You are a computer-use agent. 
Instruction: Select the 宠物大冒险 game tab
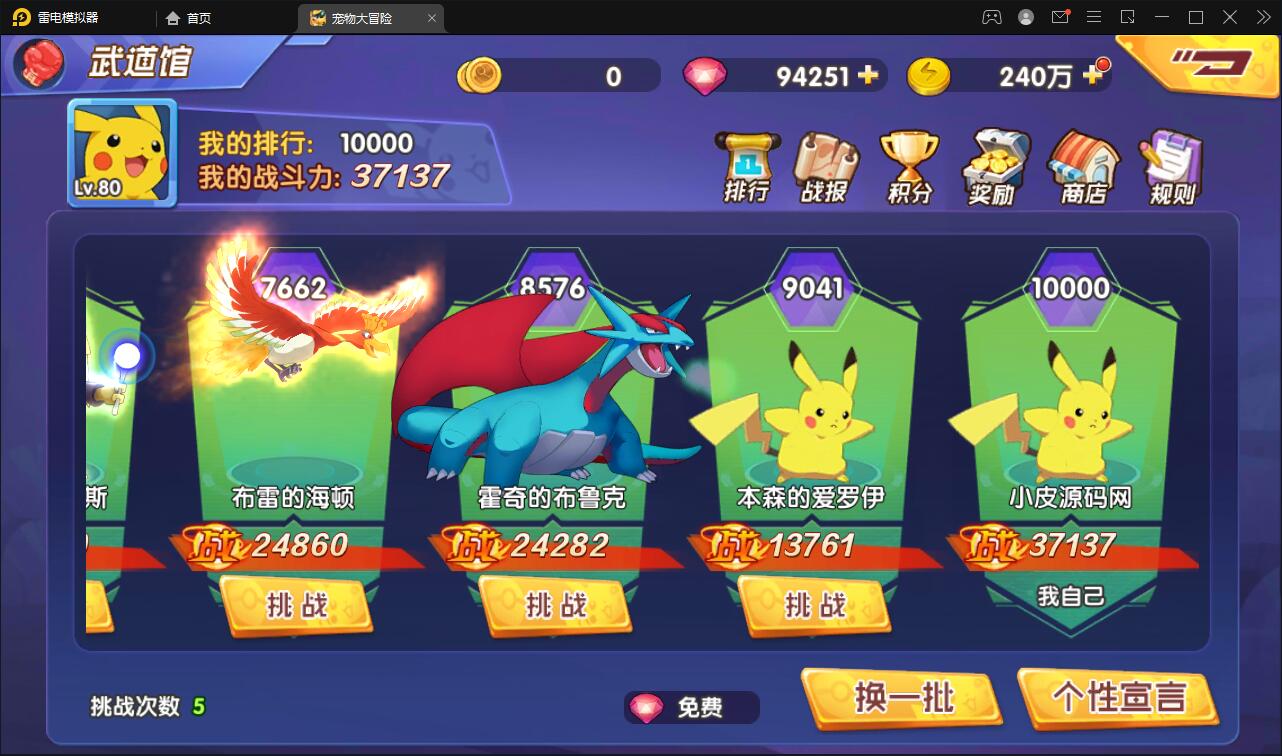[363, 17]
